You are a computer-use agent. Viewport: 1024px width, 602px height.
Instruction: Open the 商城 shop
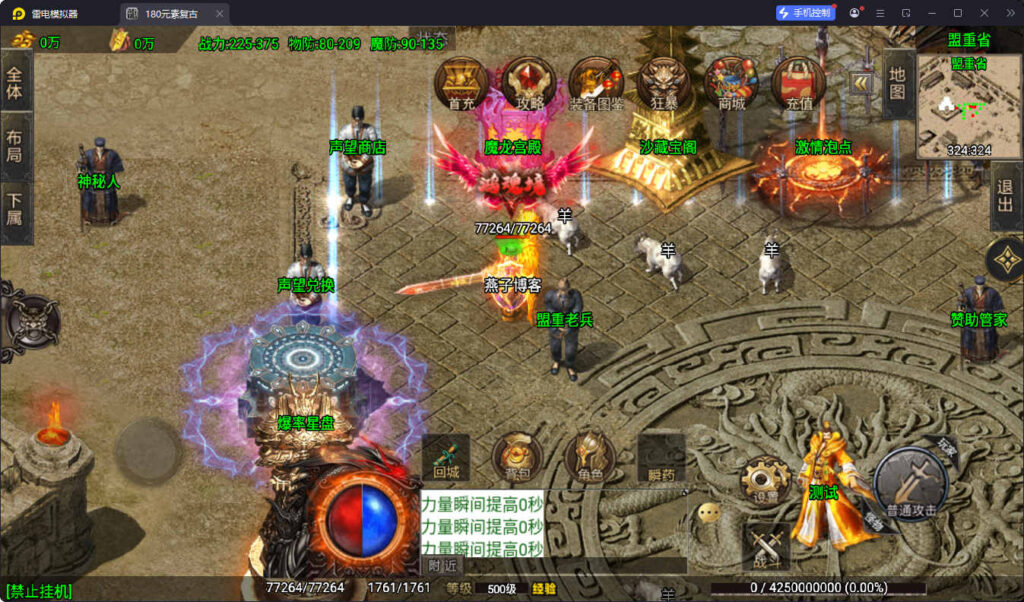click(731, 82)
